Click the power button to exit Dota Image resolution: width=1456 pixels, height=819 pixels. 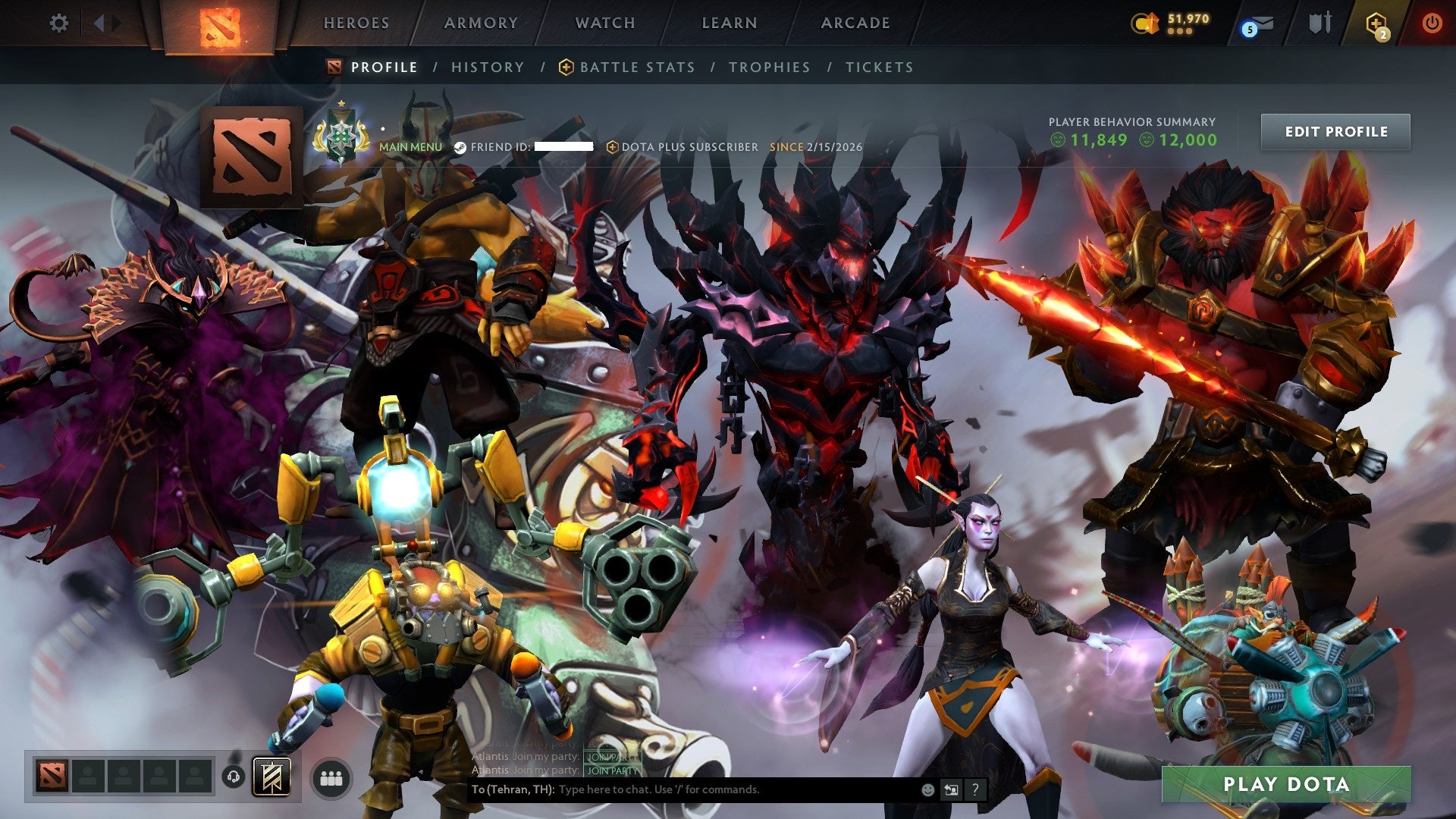click(x=1433, y=24)
